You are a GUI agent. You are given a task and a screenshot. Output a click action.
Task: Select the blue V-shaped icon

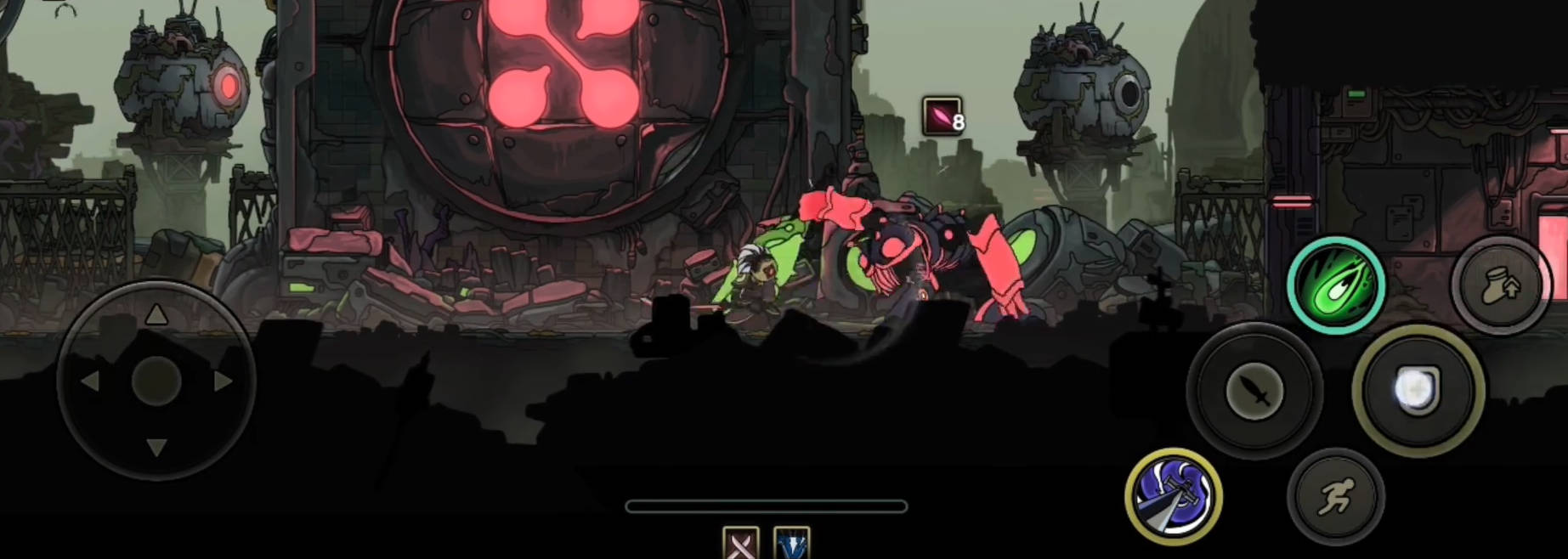(792, 544)
